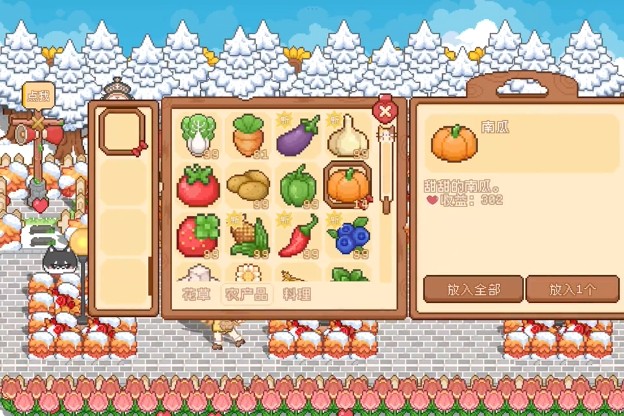624x416 pixels.
Task: Select the blueberries slot
Action: tap(348, 235)
